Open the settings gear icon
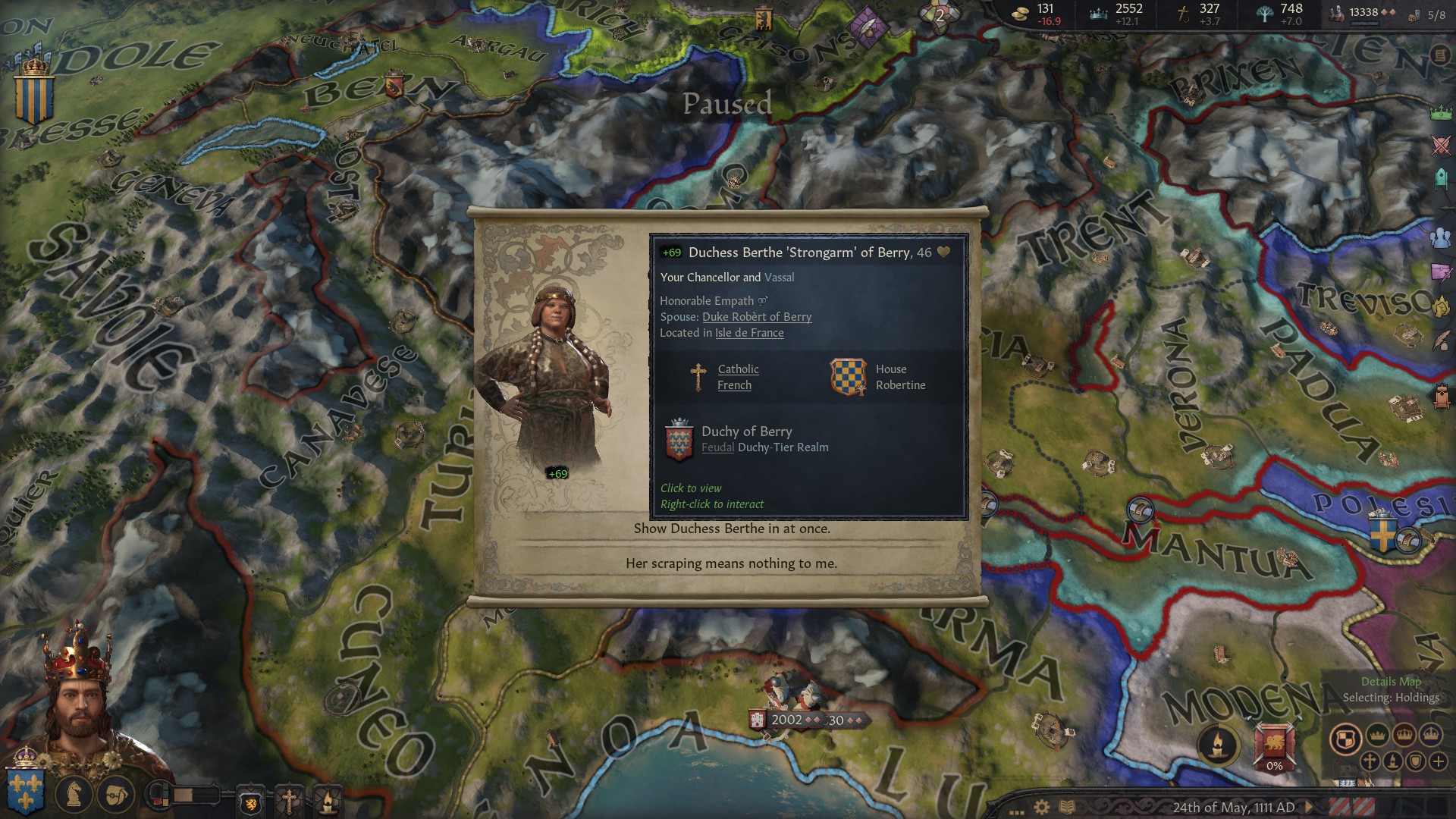The image size is (1456, 819). coord(1042,807)
